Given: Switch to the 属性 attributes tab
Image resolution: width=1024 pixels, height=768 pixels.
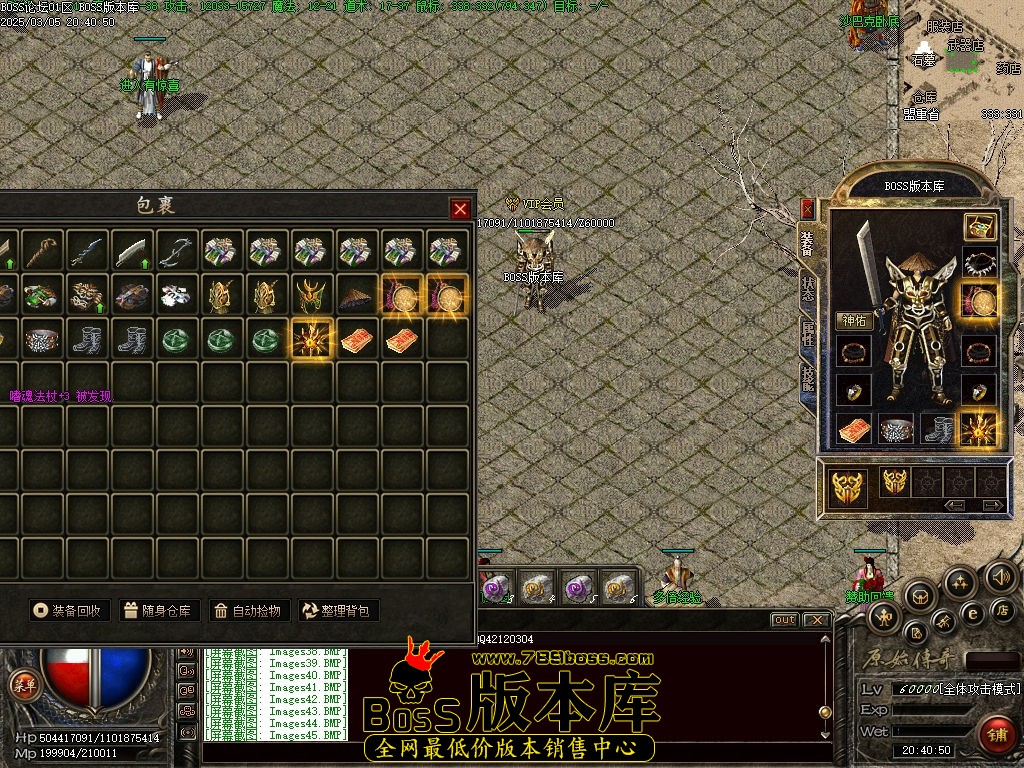Looking at the screenshot, I should pyautogui.click(x=808, y=334).
